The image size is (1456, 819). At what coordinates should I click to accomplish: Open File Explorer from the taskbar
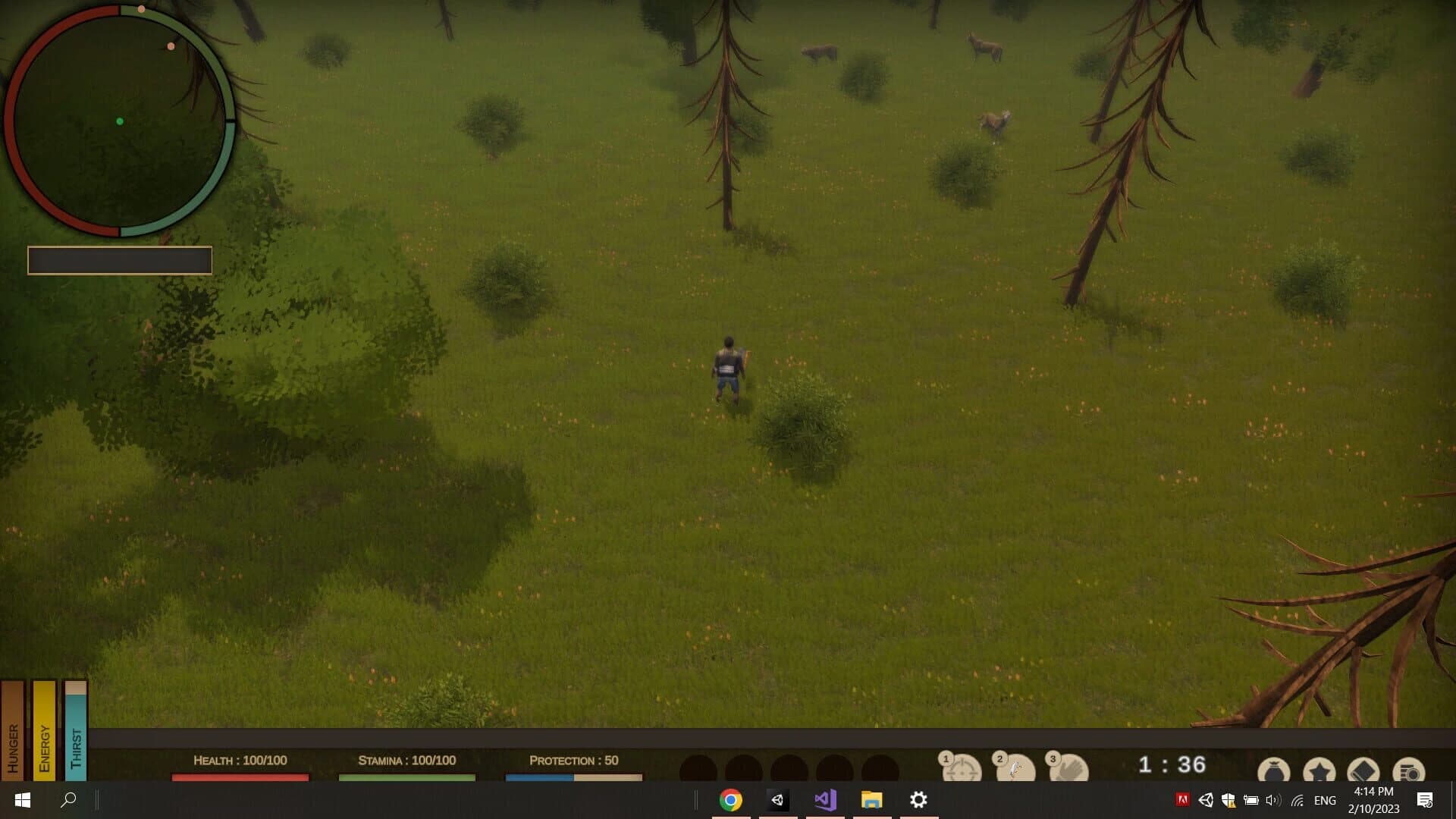click(871, 799)
